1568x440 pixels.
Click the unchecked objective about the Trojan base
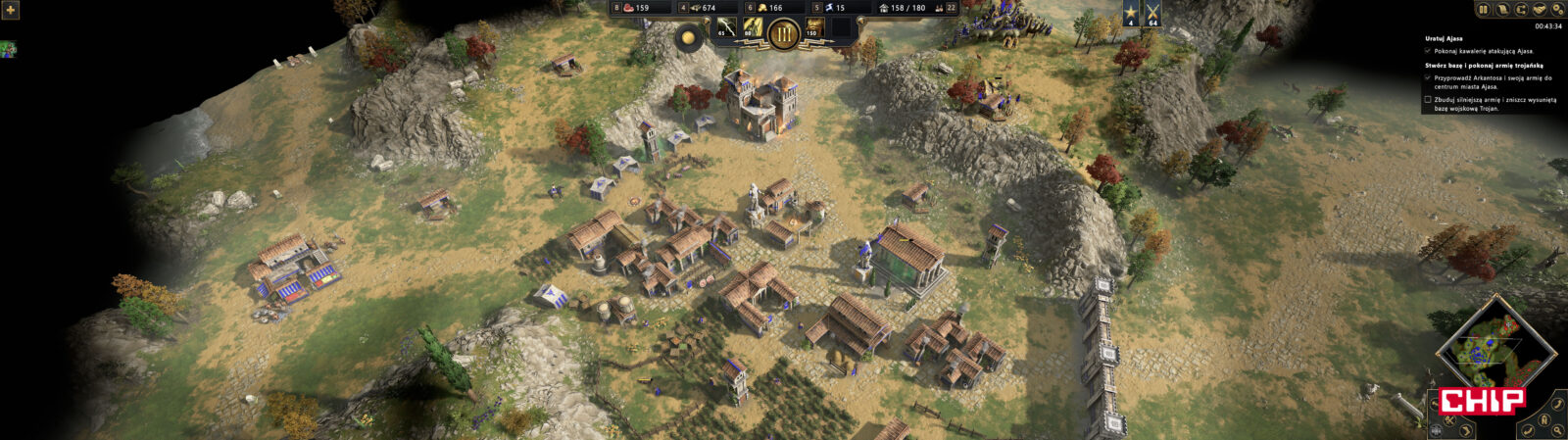tap(1428, 100)
